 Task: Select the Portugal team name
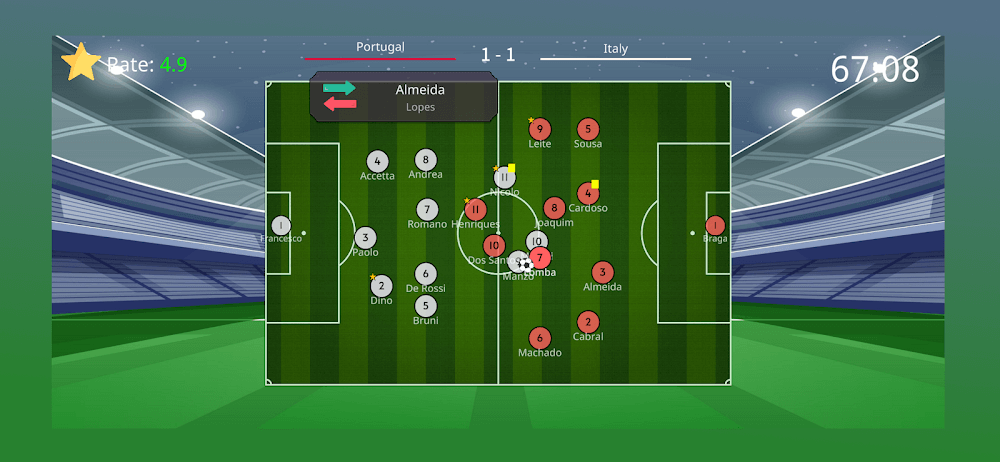tap(380, 47)
